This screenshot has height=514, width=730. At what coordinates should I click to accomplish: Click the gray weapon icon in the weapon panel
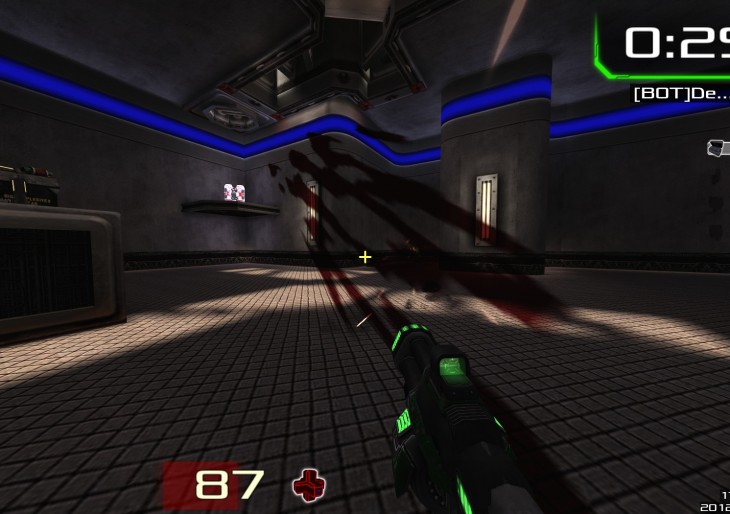point(718,148)
